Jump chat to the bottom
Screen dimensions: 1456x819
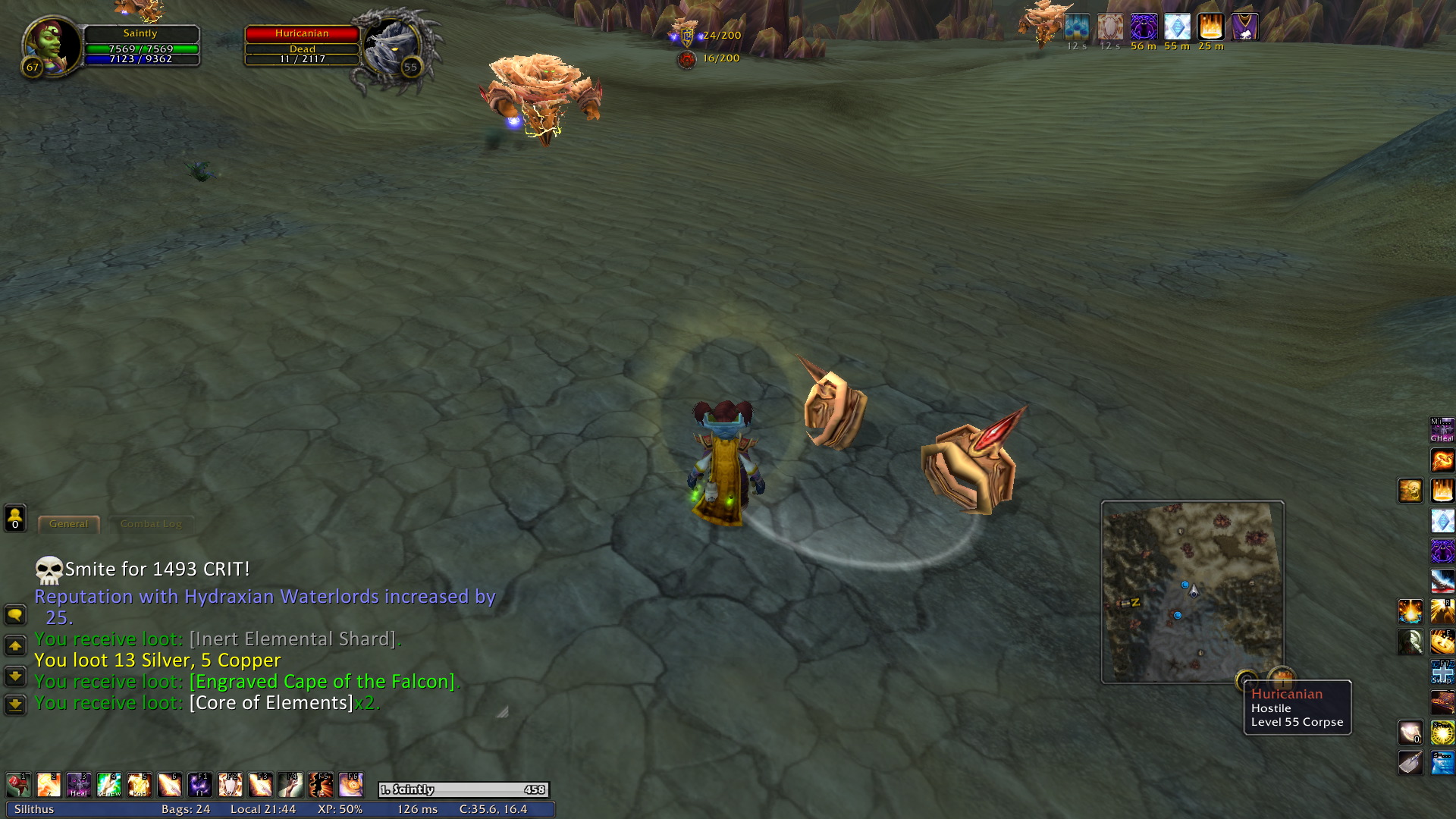point(15,705)
